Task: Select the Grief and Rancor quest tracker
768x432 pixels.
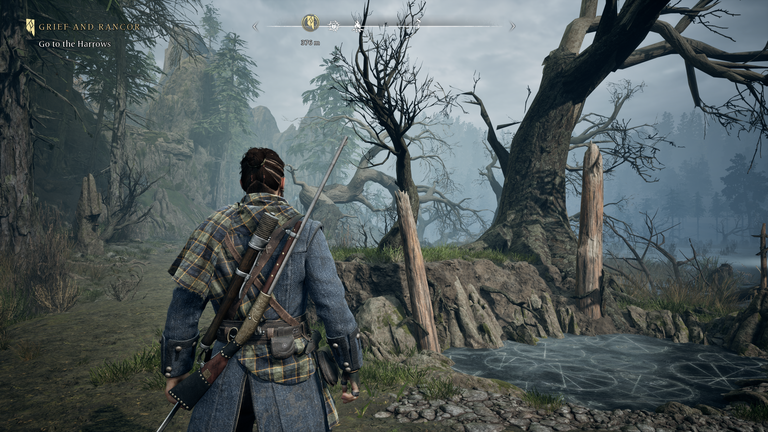Action: pyautogui.click(x=74, y=28)
